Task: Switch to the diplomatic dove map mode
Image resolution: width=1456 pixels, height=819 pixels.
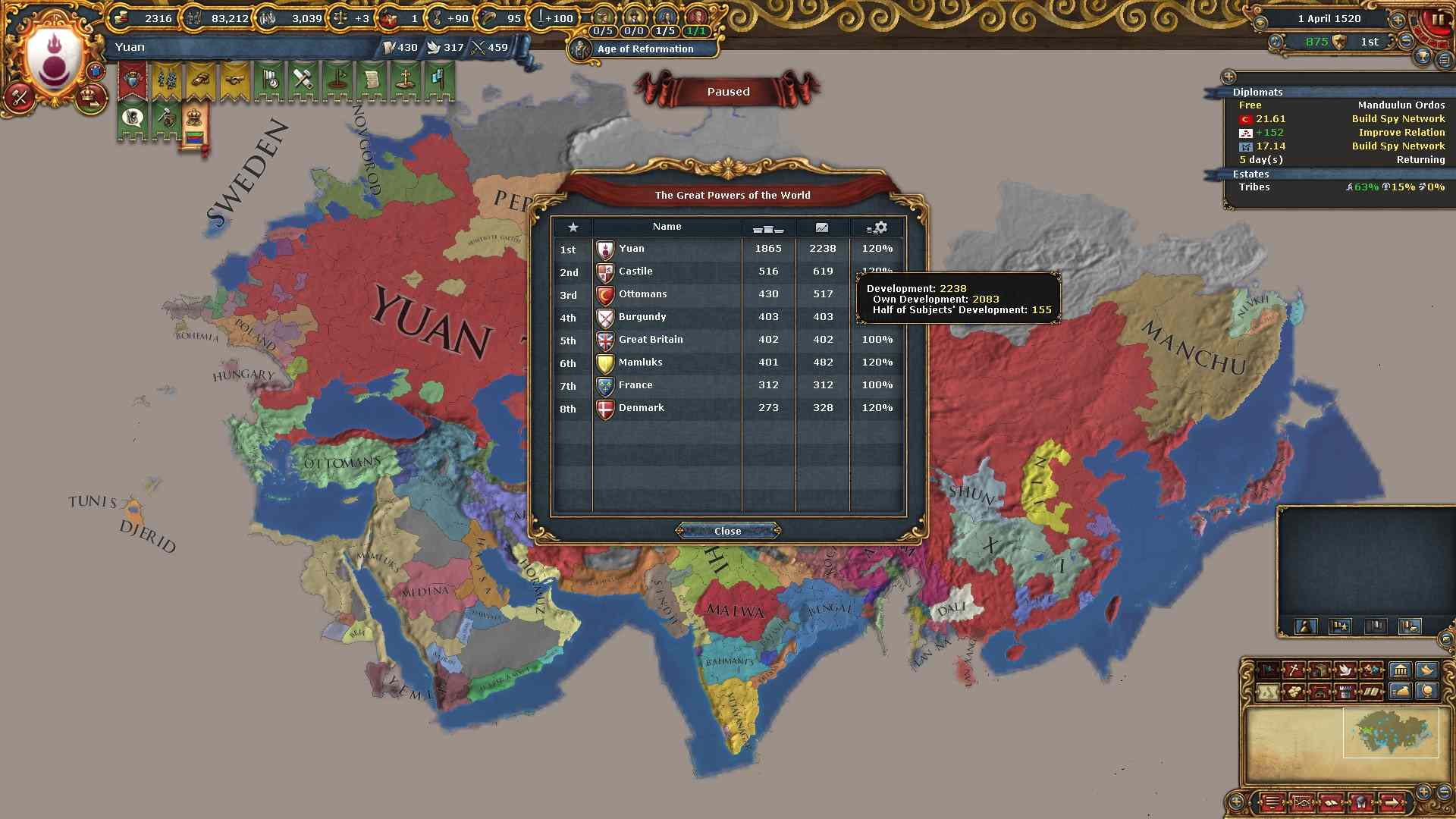Action: (x=1345, y=670)
